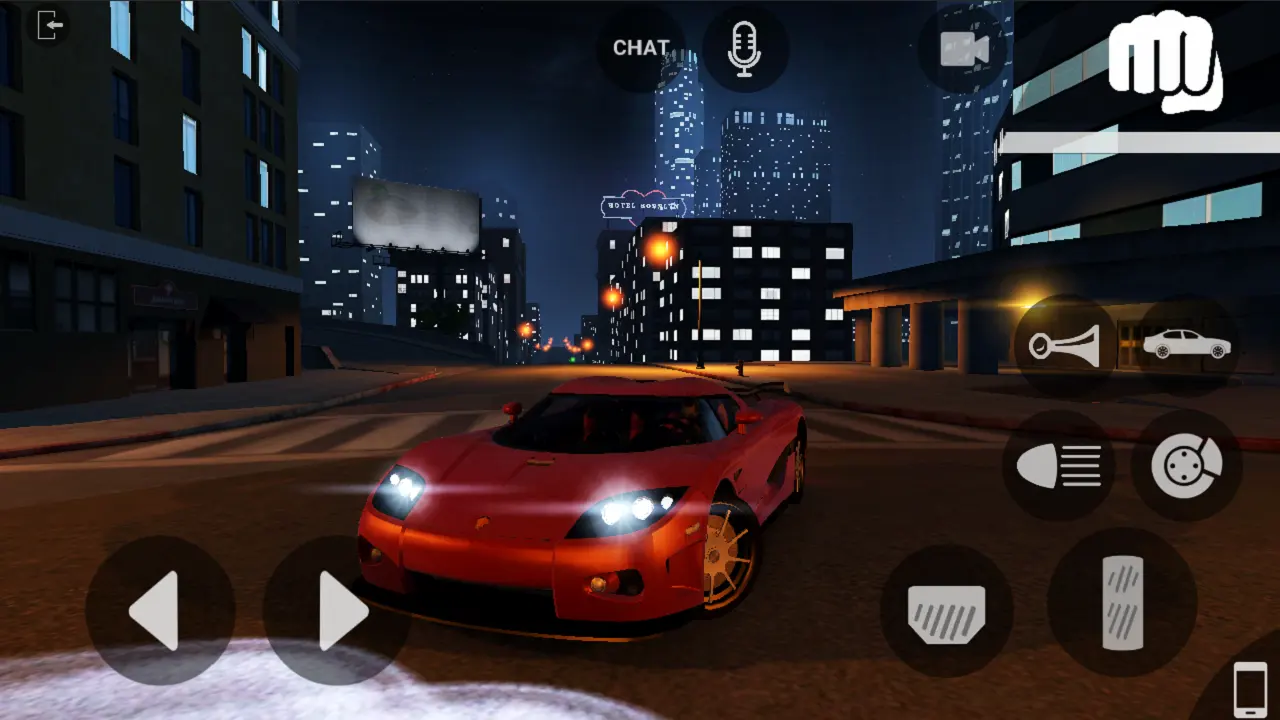Enable the voice chat microphone
1280x720 pixels.
tap(746, 46)
